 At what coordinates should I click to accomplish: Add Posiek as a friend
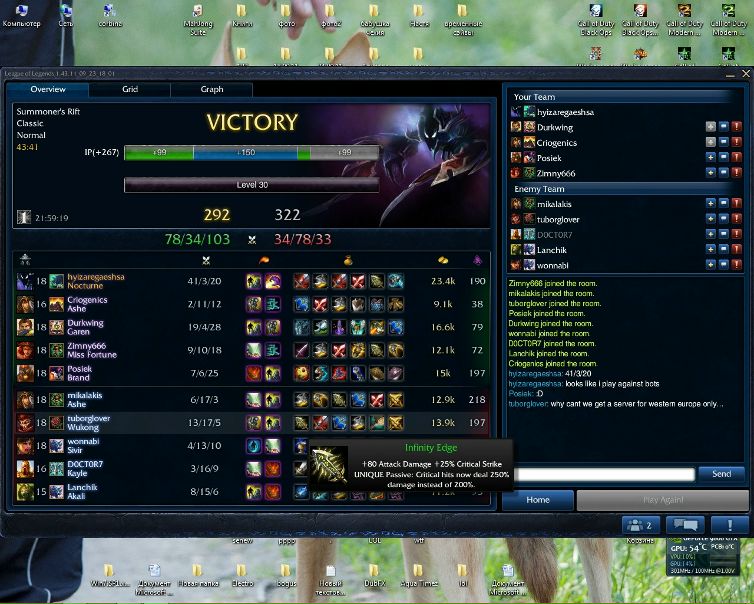711,157
